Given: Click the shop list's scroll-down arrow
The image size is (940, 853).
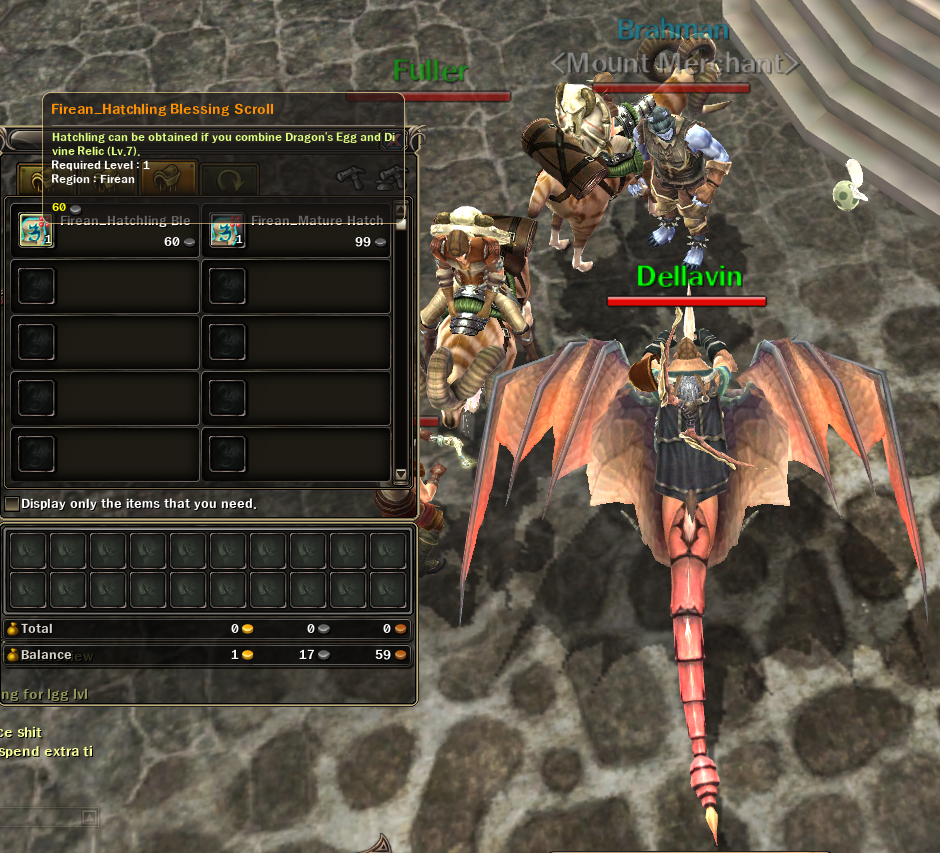Looking at the screenshot, I should click(401, 475).
